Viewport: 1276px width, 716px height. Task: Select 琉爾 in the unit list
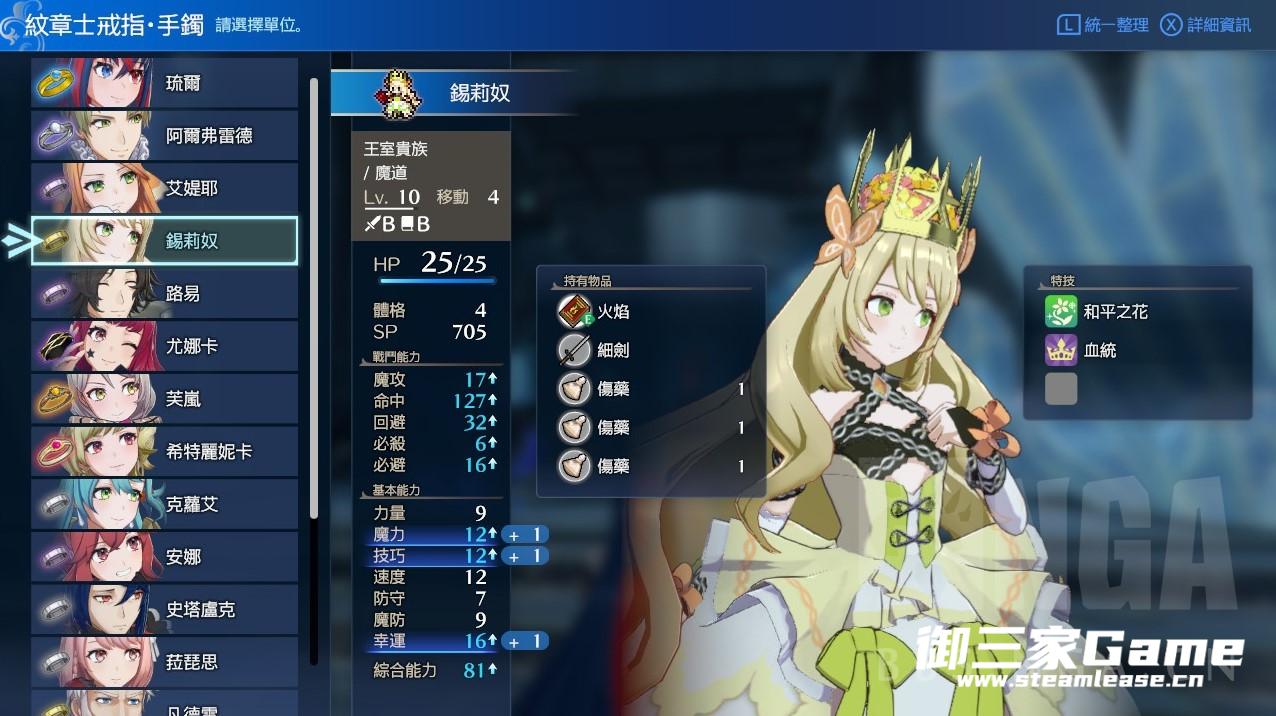click(165, 83)
